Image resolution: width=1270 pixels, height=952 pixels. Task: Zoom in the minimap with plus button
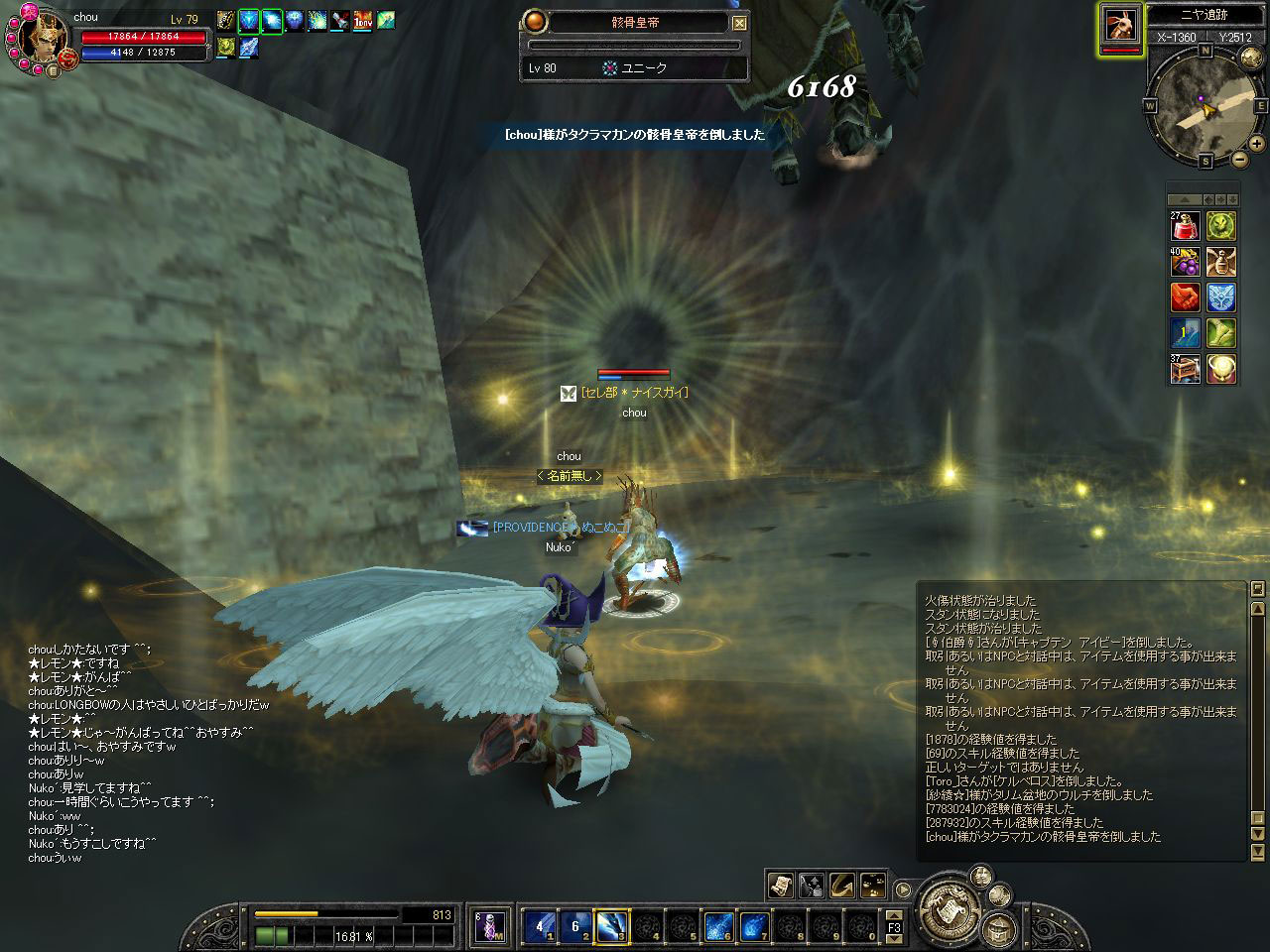click(x=1256, y=144)
